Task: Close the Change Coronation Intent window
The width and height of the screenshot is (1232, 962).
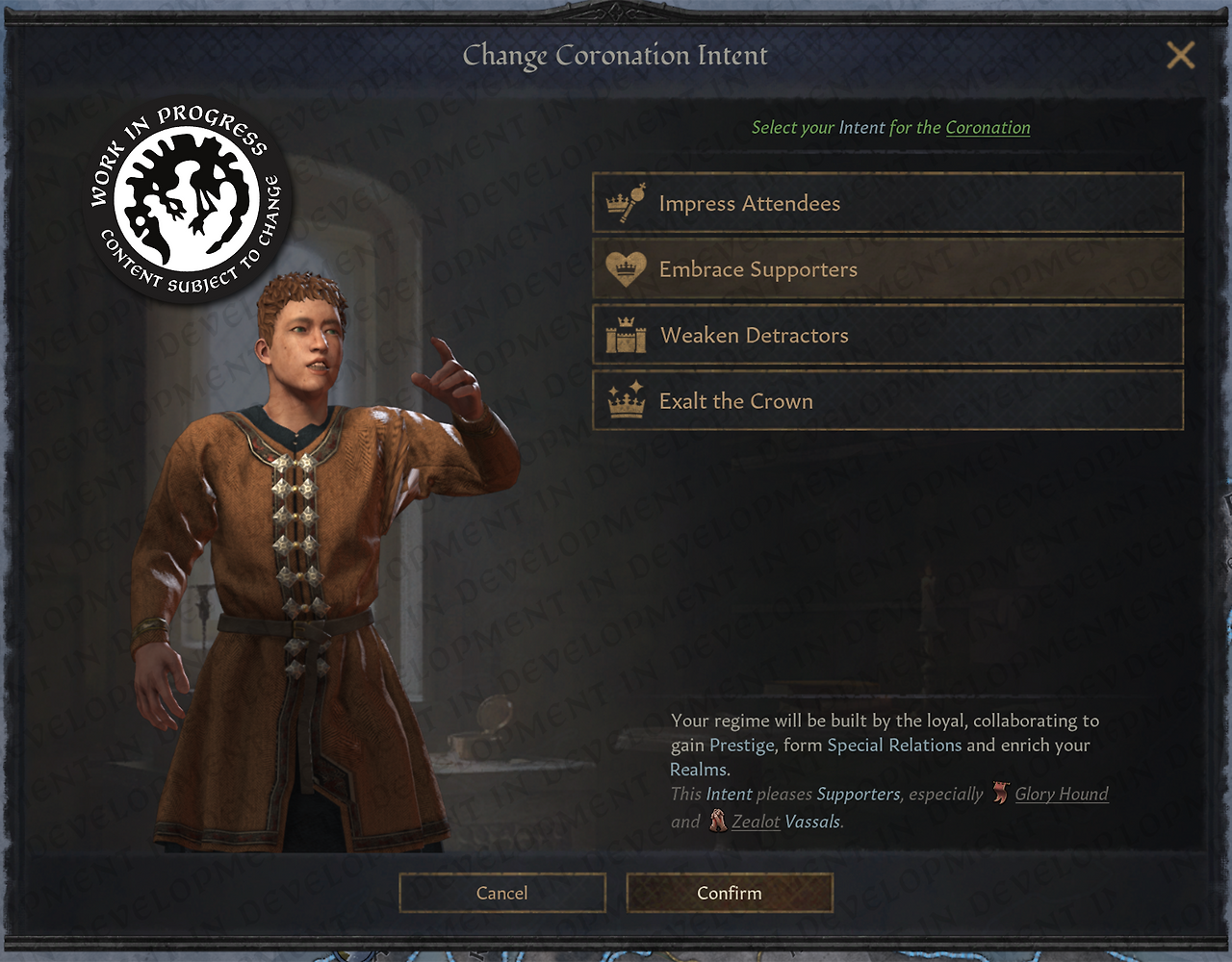Action: [1180, 56]
